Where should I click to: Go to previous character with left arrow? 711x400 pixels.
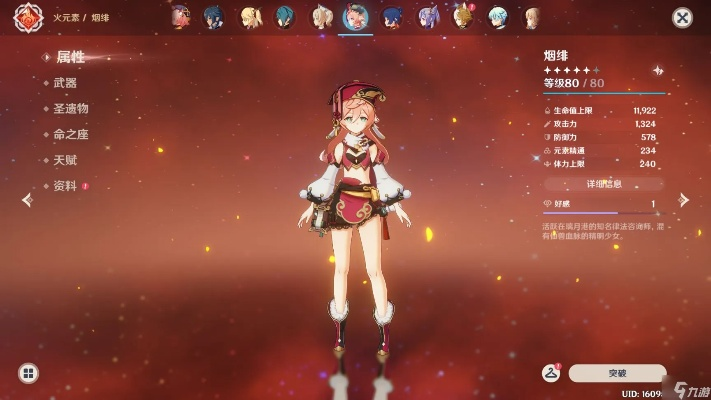(x=27, y=200)
